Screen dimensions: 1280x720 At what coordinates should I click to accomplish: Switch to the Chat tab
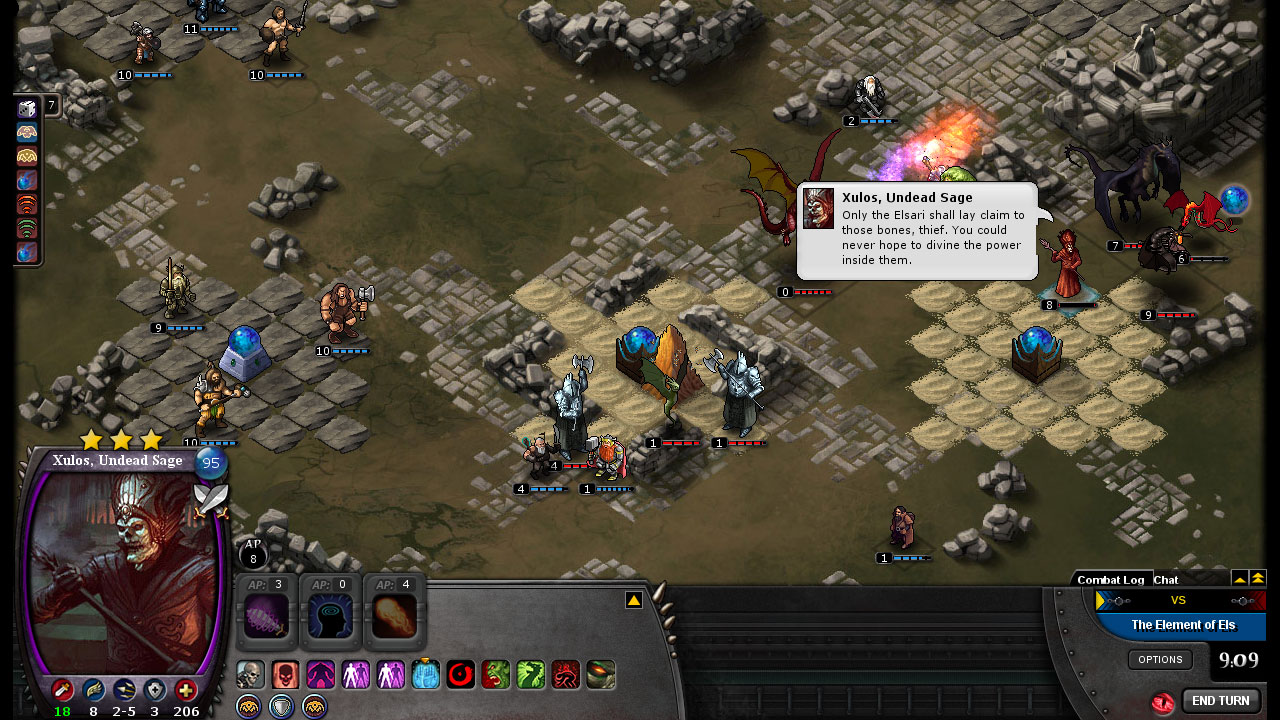[x=1166, y=580]
